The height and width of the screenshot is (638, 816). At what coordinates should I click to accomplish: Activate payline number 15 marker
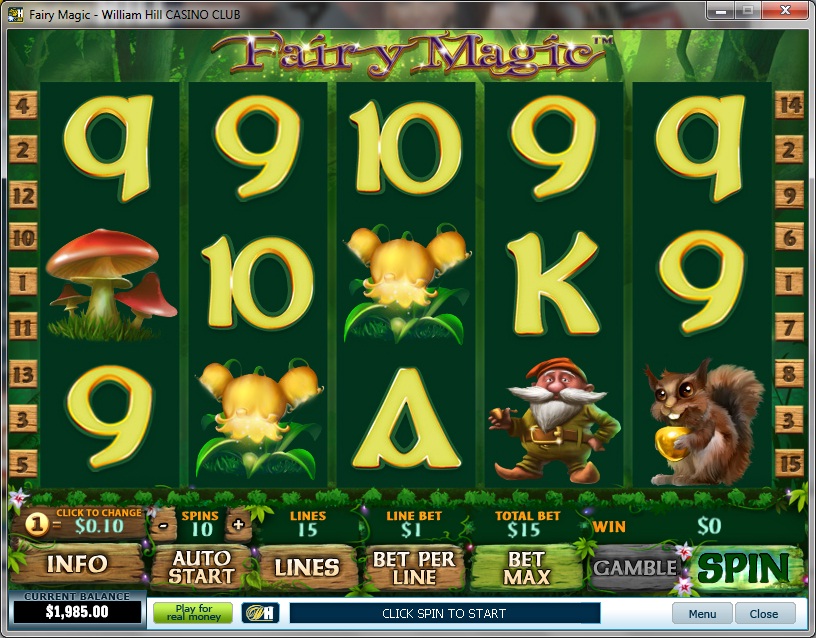tap(790, 464)
